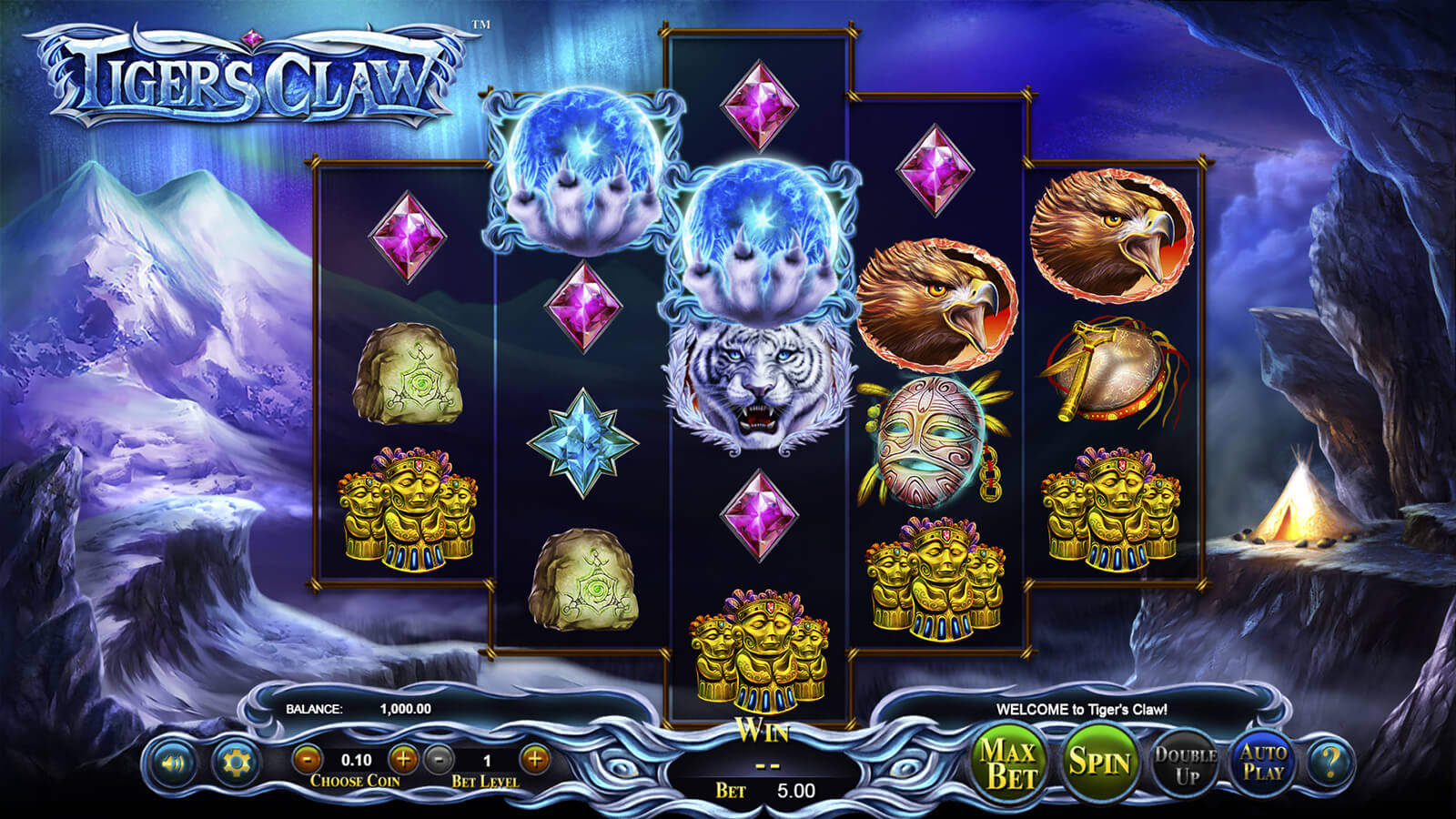Click the Spin button

pos(1098,763)
